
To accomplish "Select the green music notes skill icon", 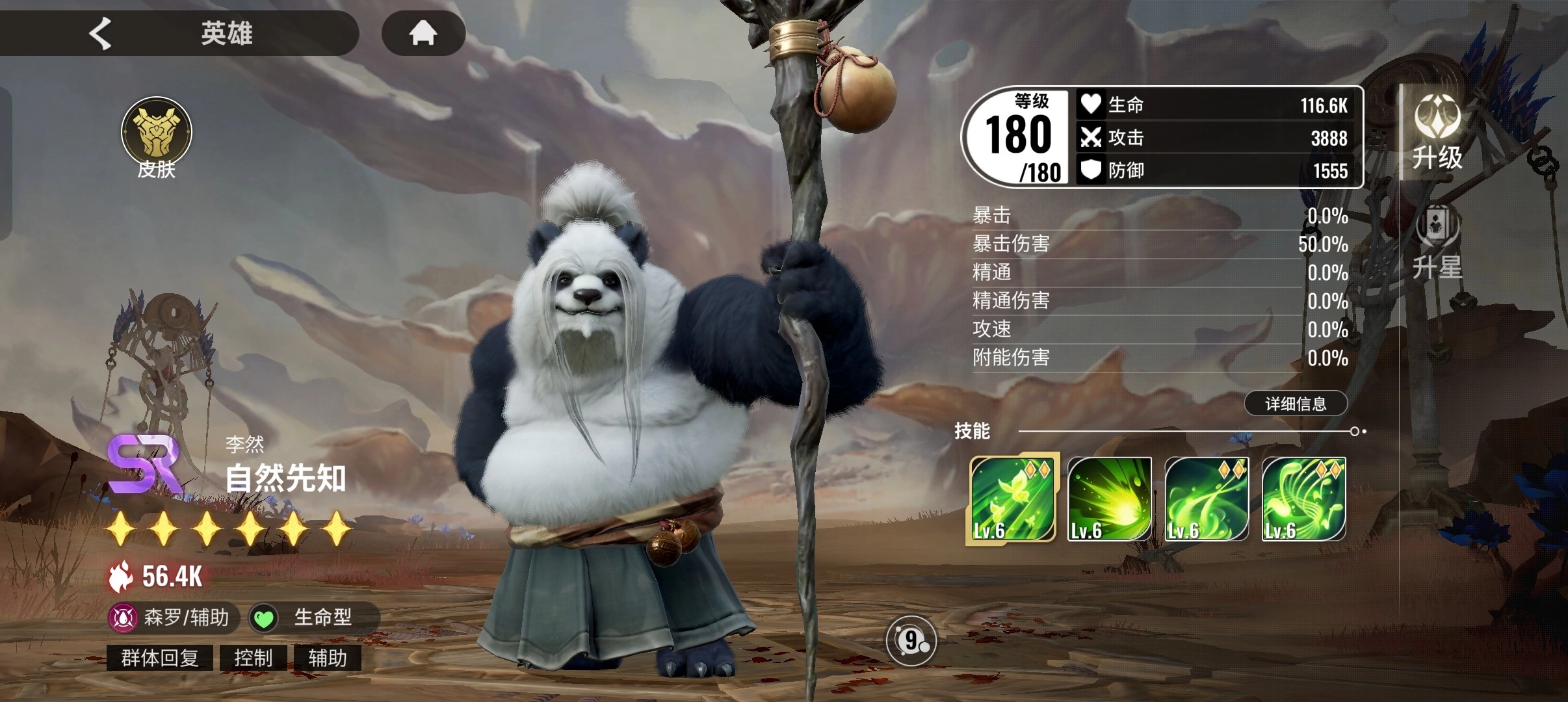I will pyautogui.click(x=1303, y=499).
